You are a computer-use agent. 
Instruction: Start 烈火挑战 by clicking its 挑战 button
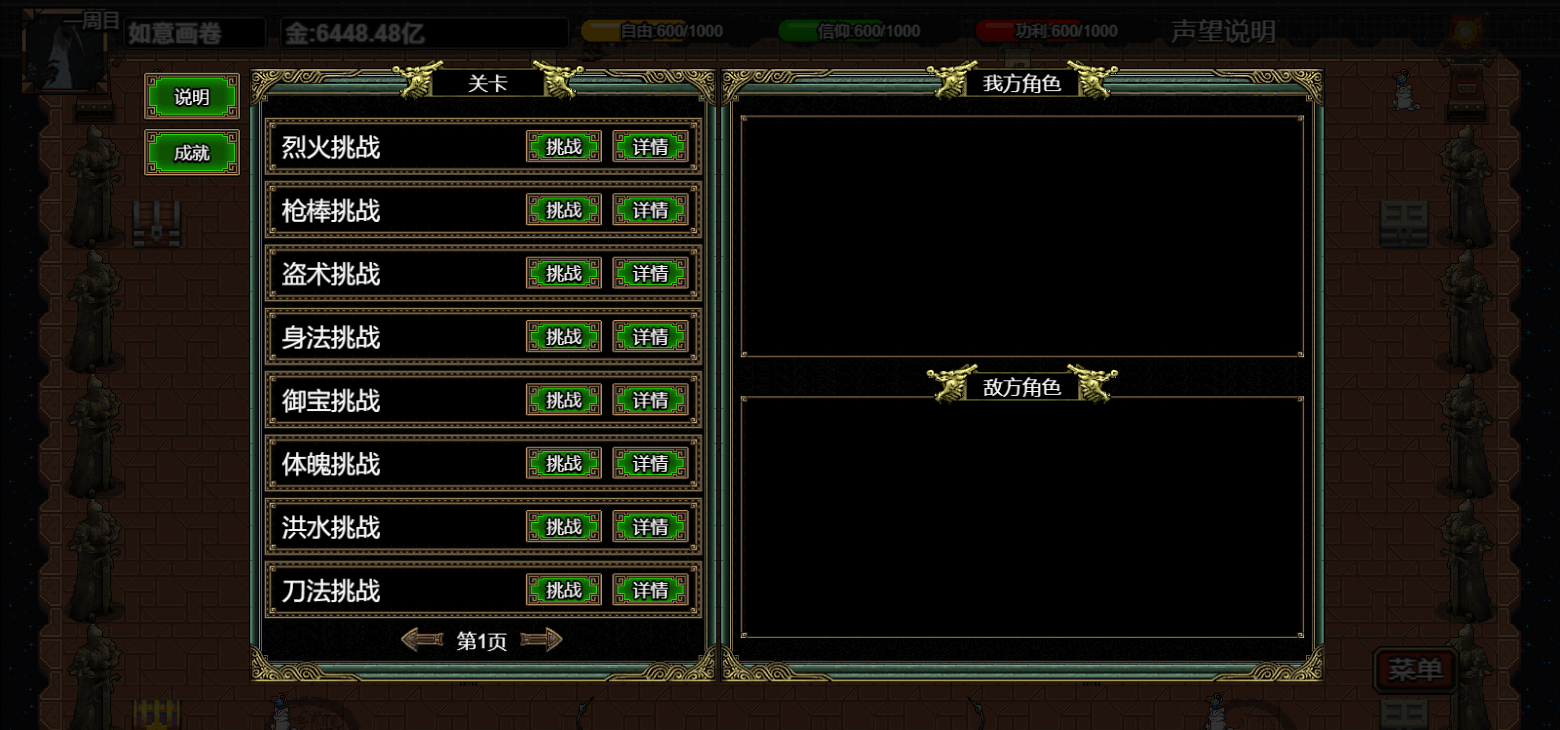tap(564, 146)
